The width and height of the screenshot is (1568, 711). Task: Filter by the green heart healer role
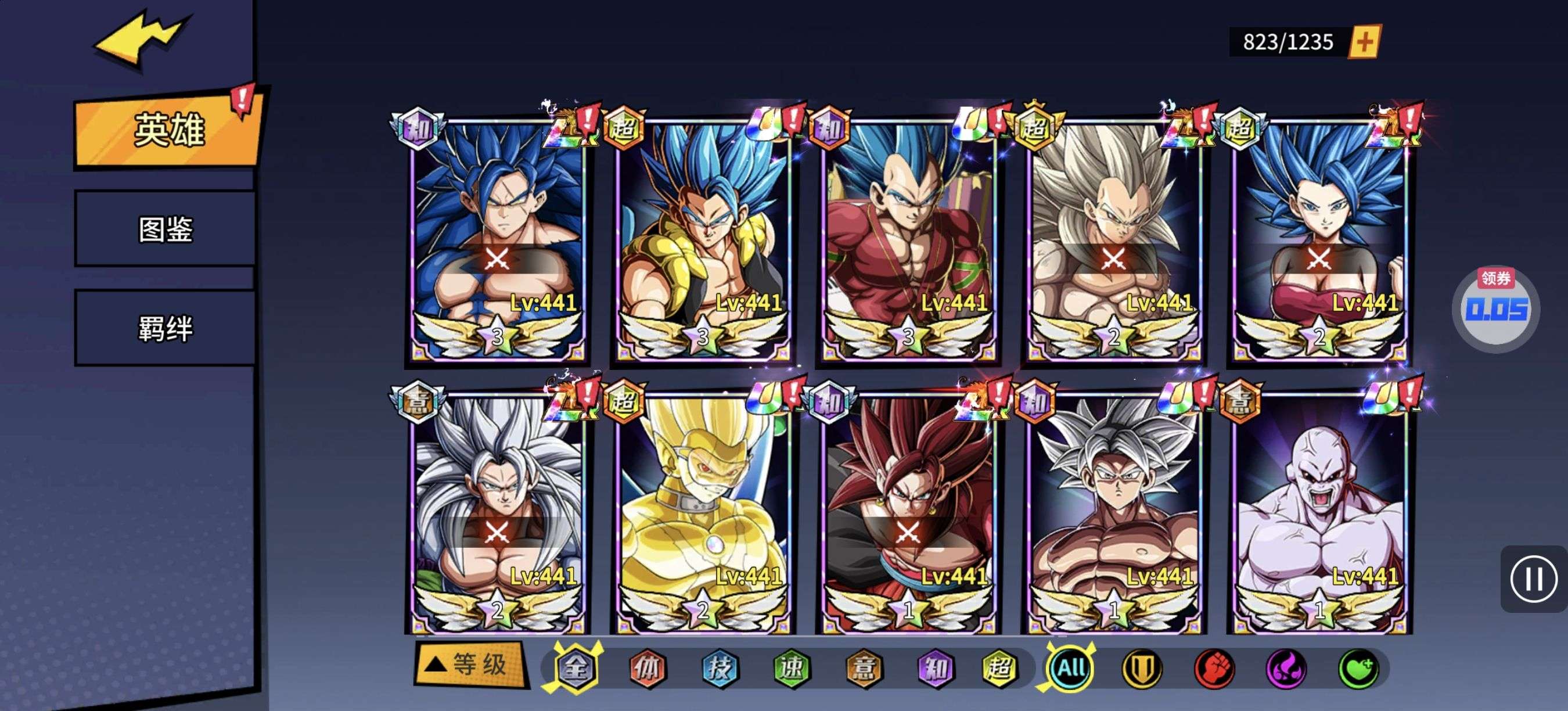tap(1358, 669)
